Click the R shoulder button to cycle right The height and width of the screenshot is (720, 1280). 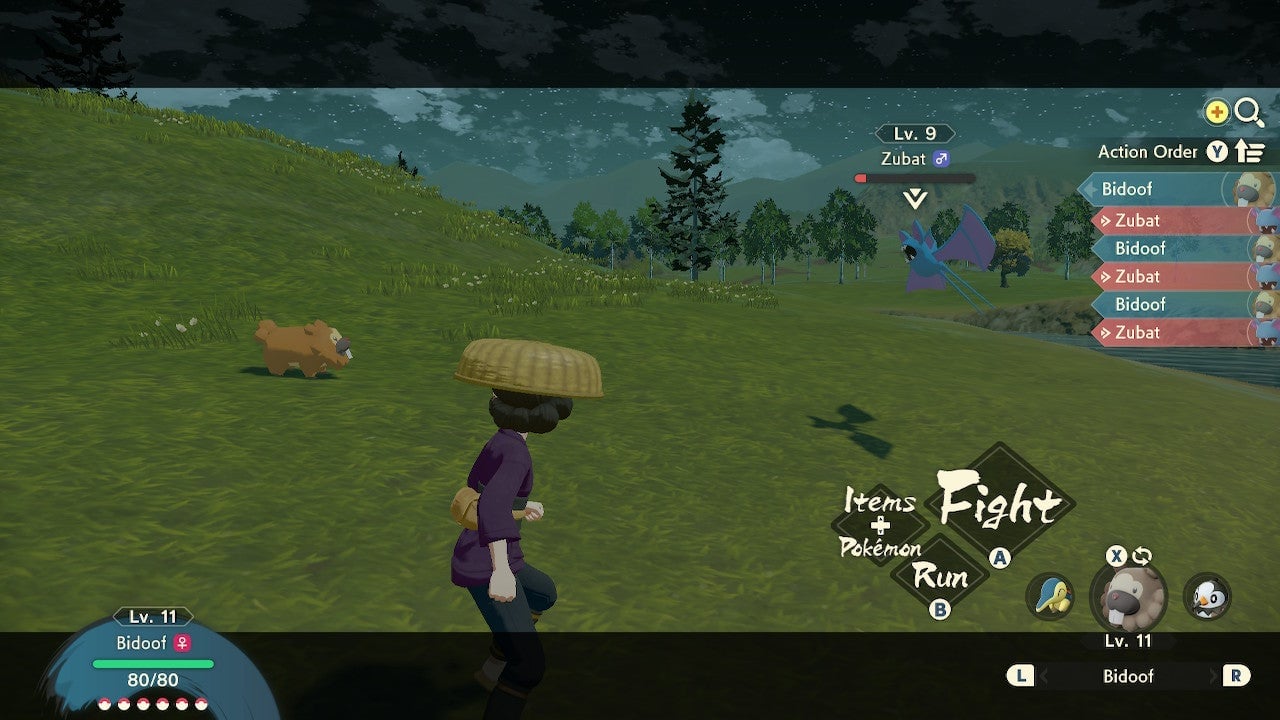[1237, 676]
